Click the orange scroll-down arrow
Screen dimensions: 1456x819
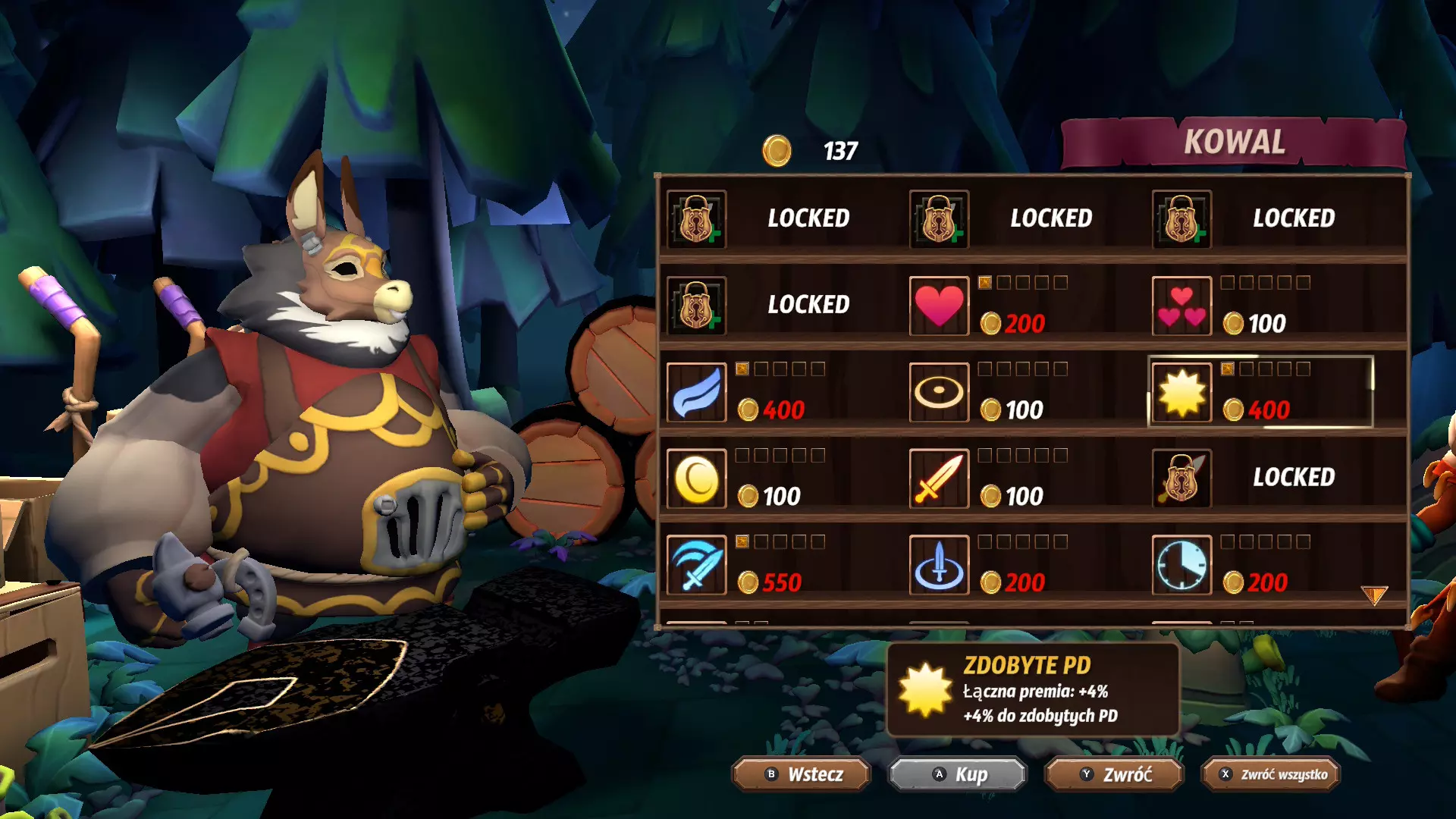(x=1373, y=595)
